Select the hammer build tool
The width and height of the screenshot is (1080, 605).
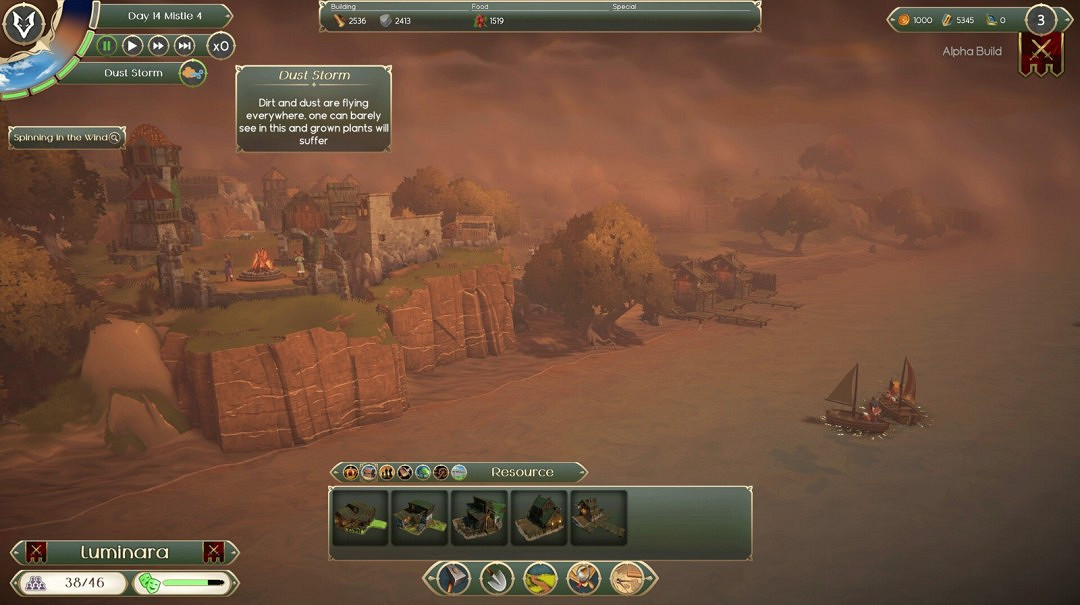(x=455, y=577)
